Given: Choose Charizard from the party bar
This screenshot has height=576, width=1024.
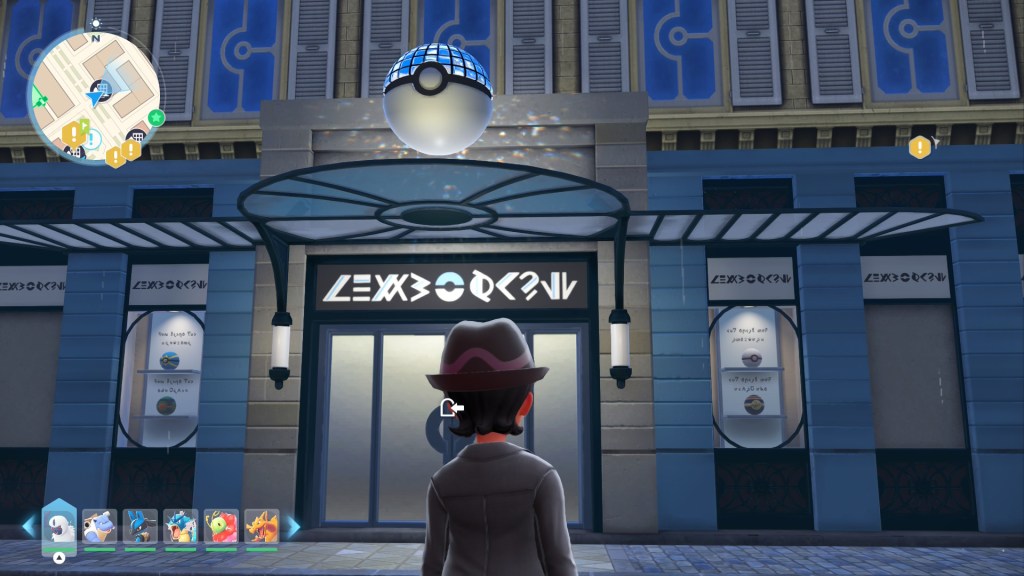Looking at the screenshot, I should pos(262,527).
